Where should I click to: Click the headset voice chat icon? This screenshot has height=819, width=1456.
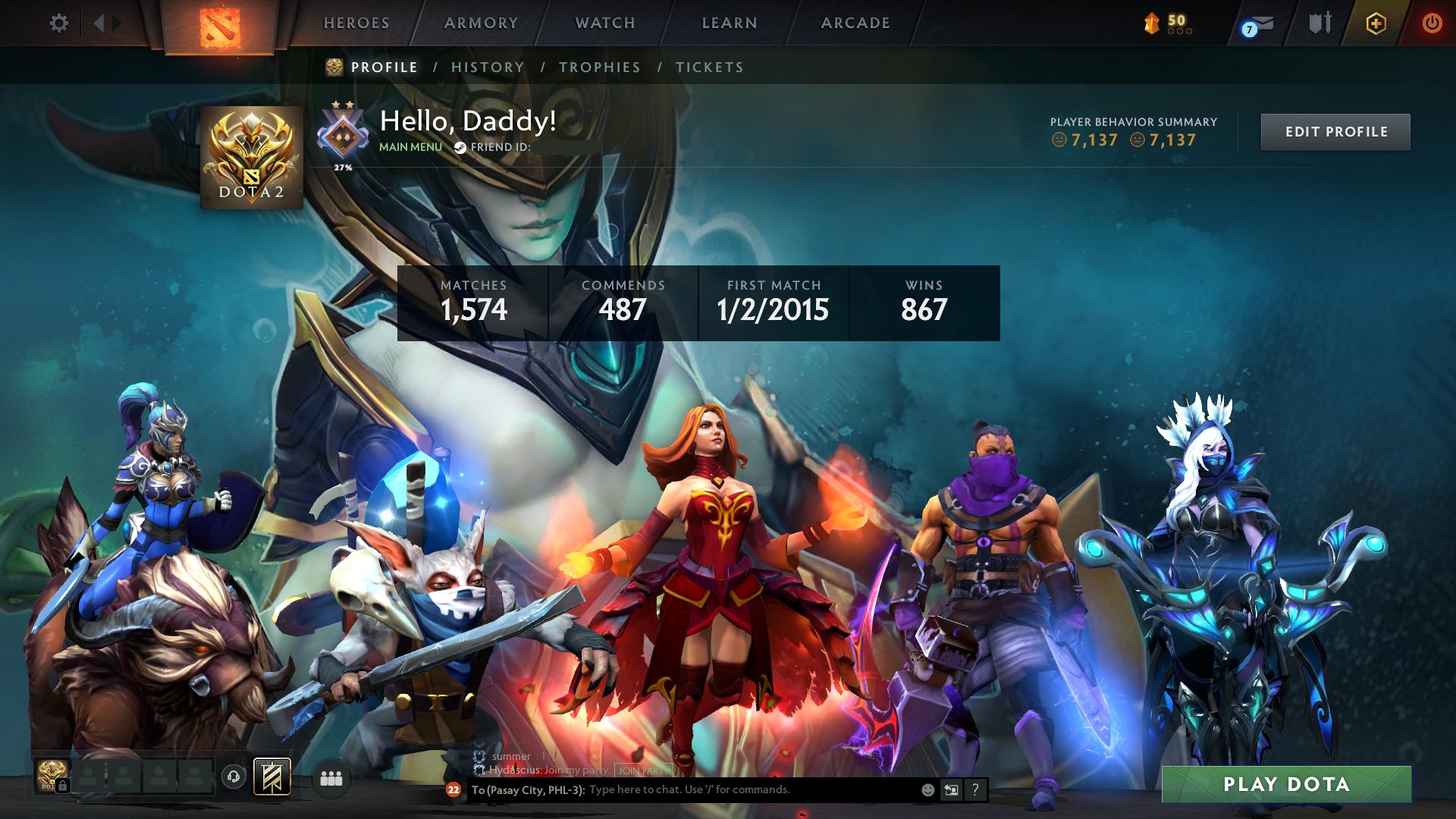[x=233, y=775]
